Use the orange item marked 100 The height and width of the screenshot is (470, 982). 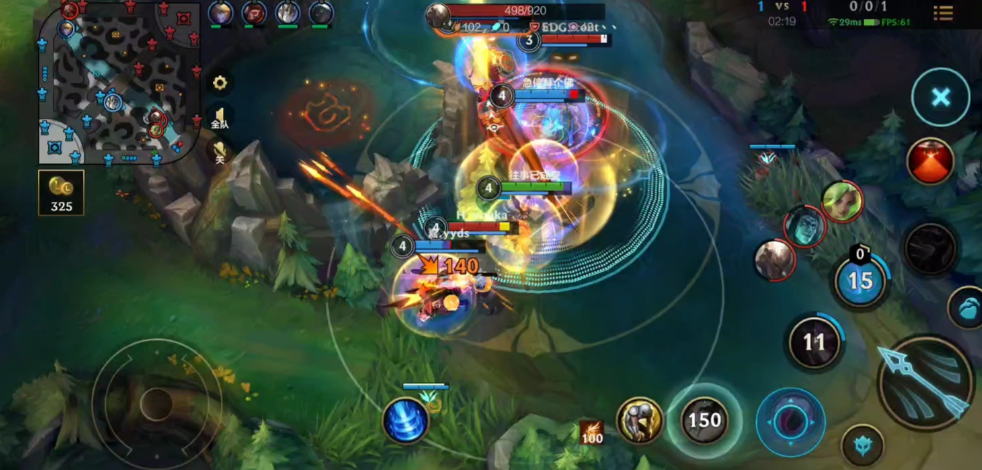pyautogui.click(x=591, y=433)
